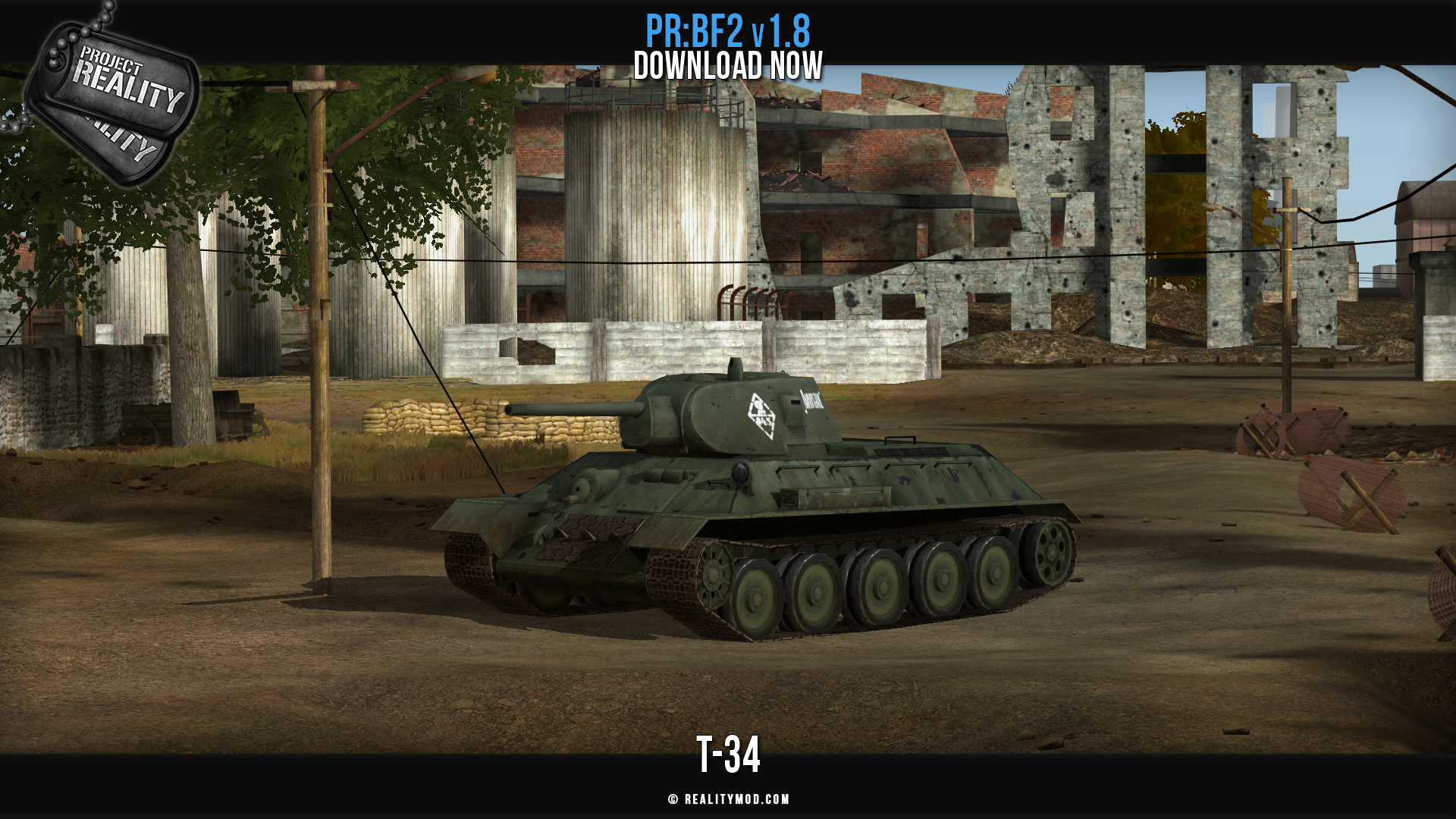Select the PR:BF2 v1.8 Download Now banner
The width and height of the screenshot is (1456, 819).
(x=728, y=49)
